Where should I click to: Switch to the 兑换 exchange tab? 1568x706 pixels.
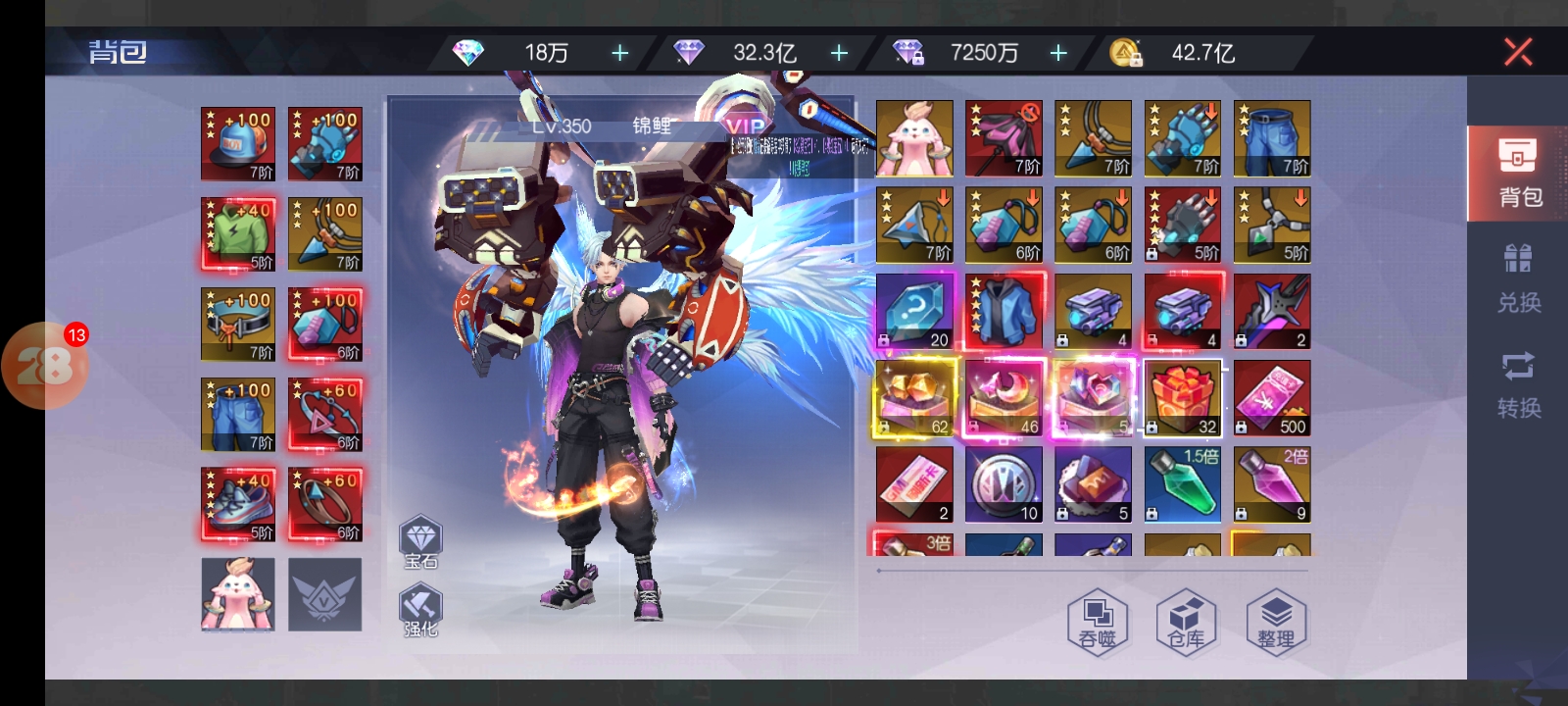[x=1518, y=279]
